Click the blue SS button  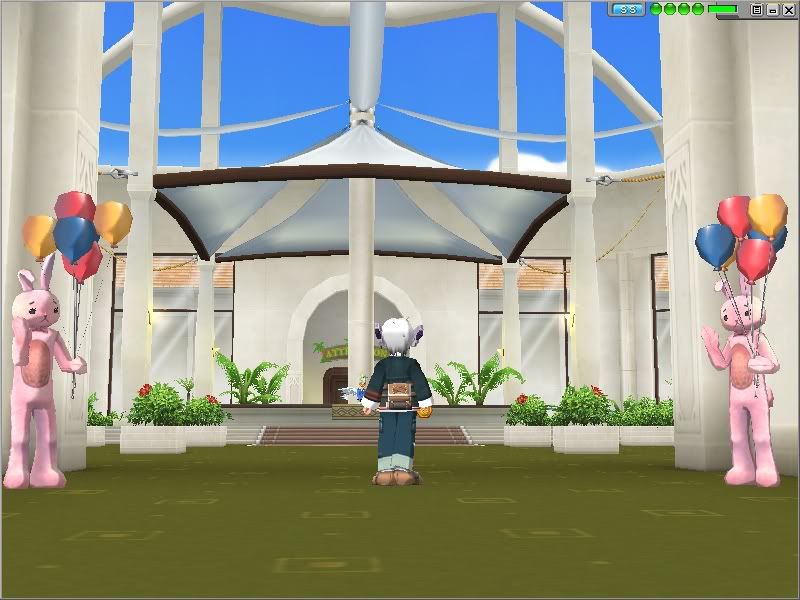click(628, 9)
